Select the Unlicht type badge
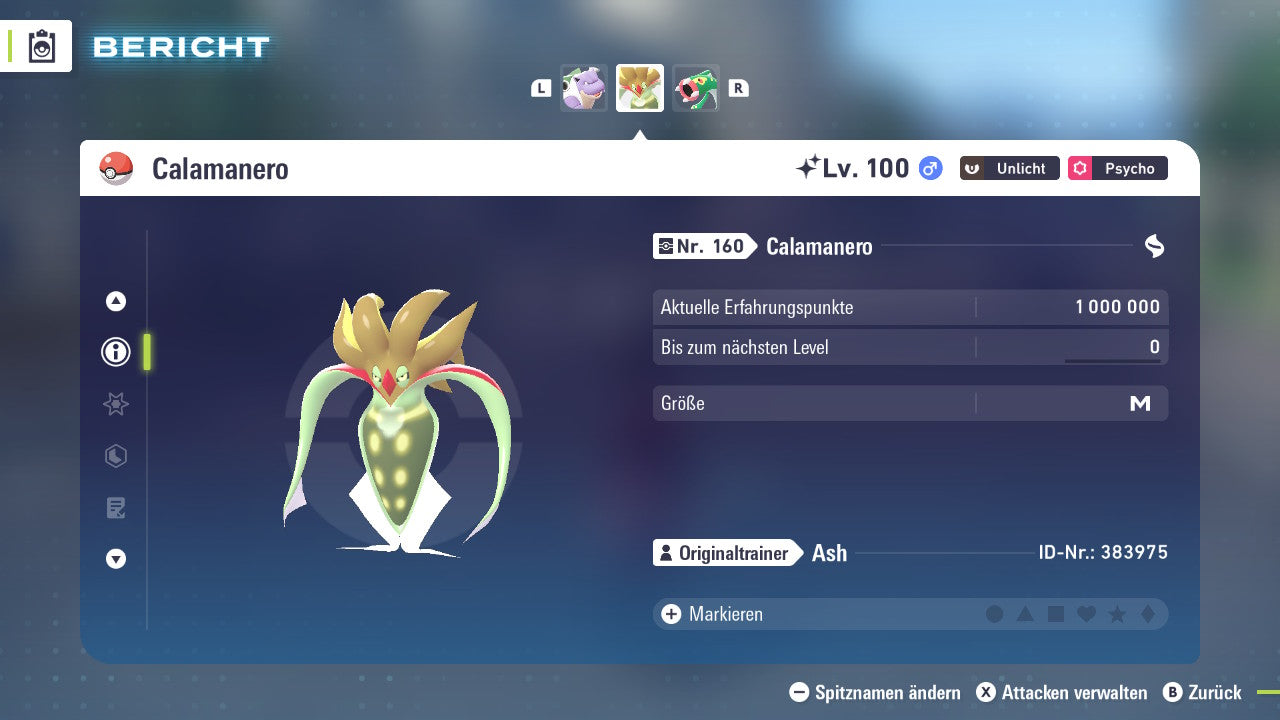1280x720 pixels. pos(1008,168)
